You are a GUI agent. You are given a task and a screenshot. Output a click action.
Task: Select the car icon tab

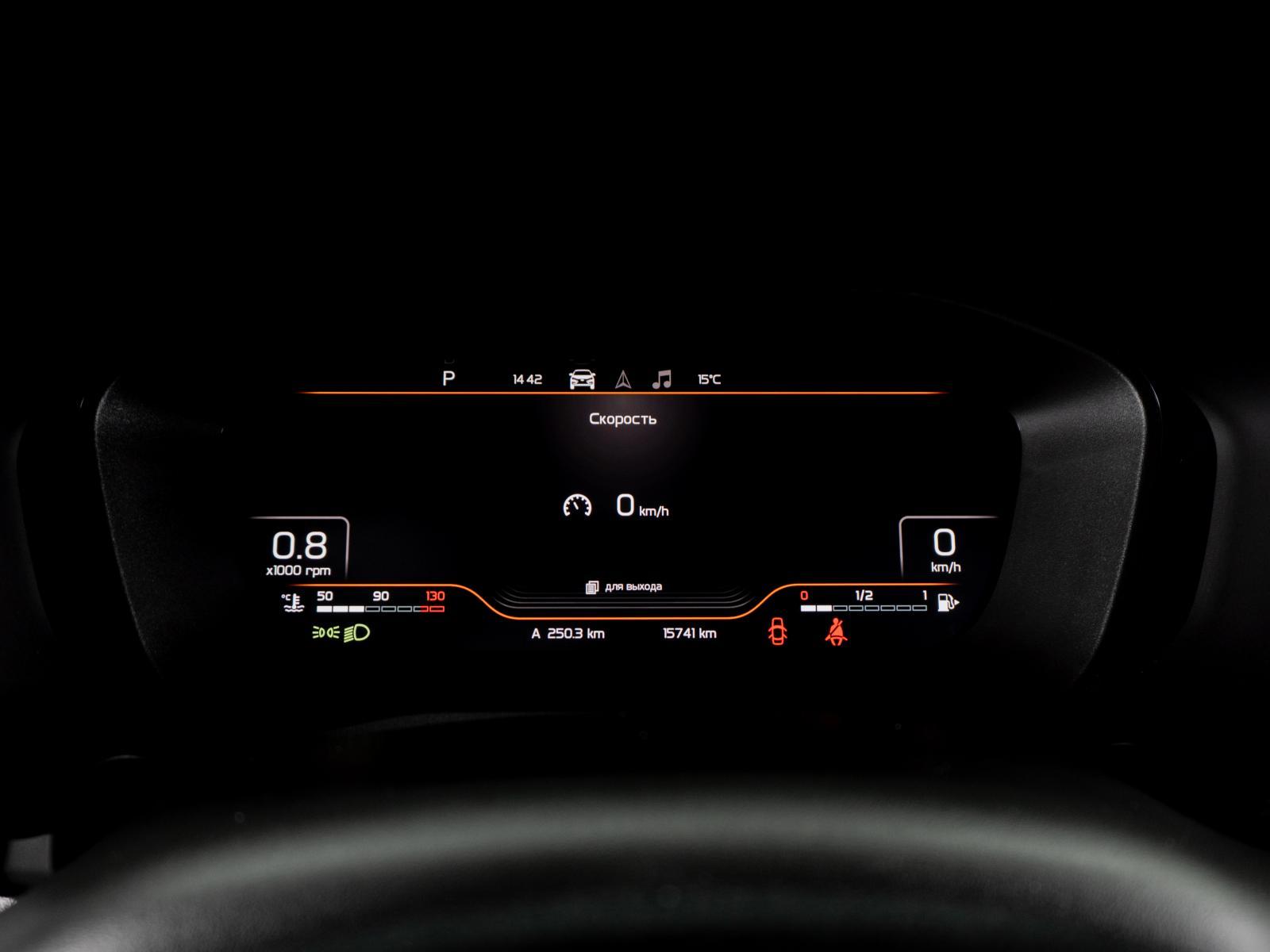click(582, 379)
